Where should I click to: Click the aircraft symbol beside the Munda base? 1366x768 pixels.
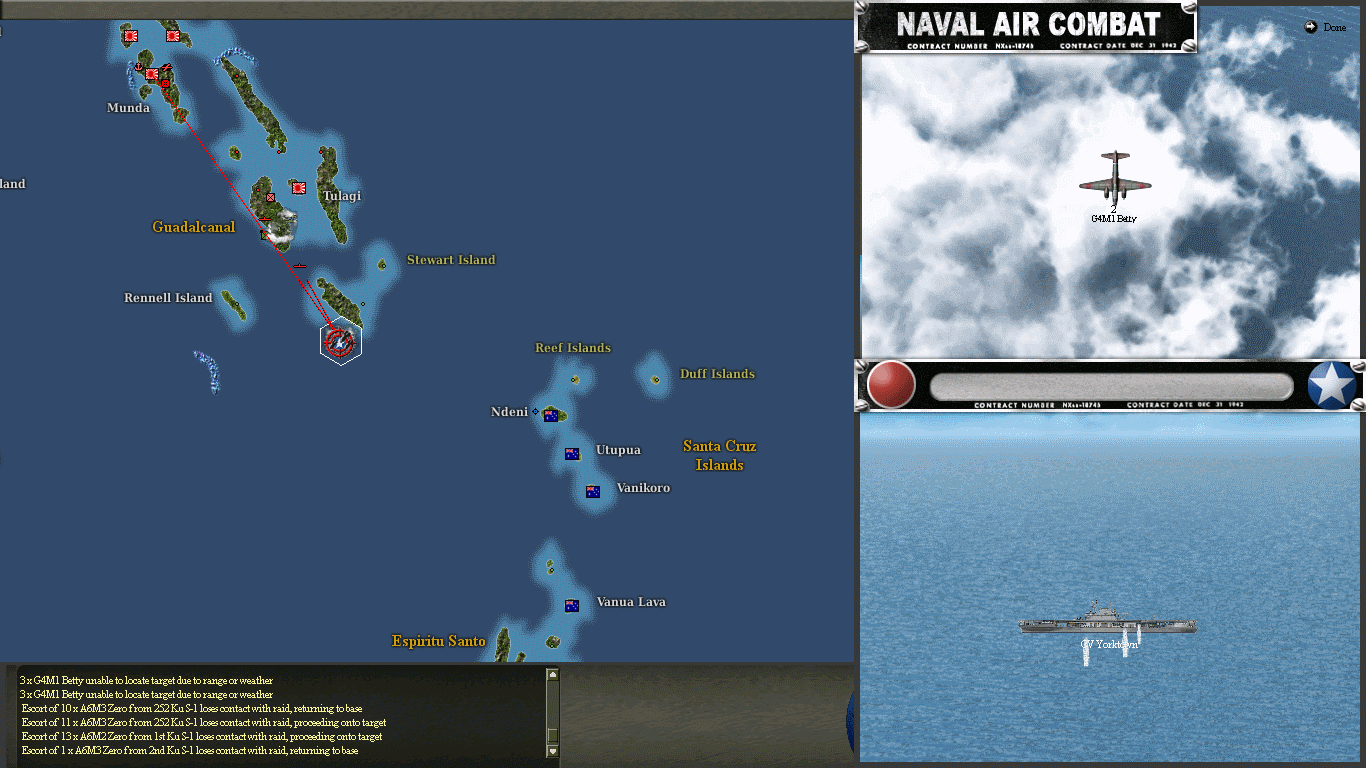tap(166, 68)
